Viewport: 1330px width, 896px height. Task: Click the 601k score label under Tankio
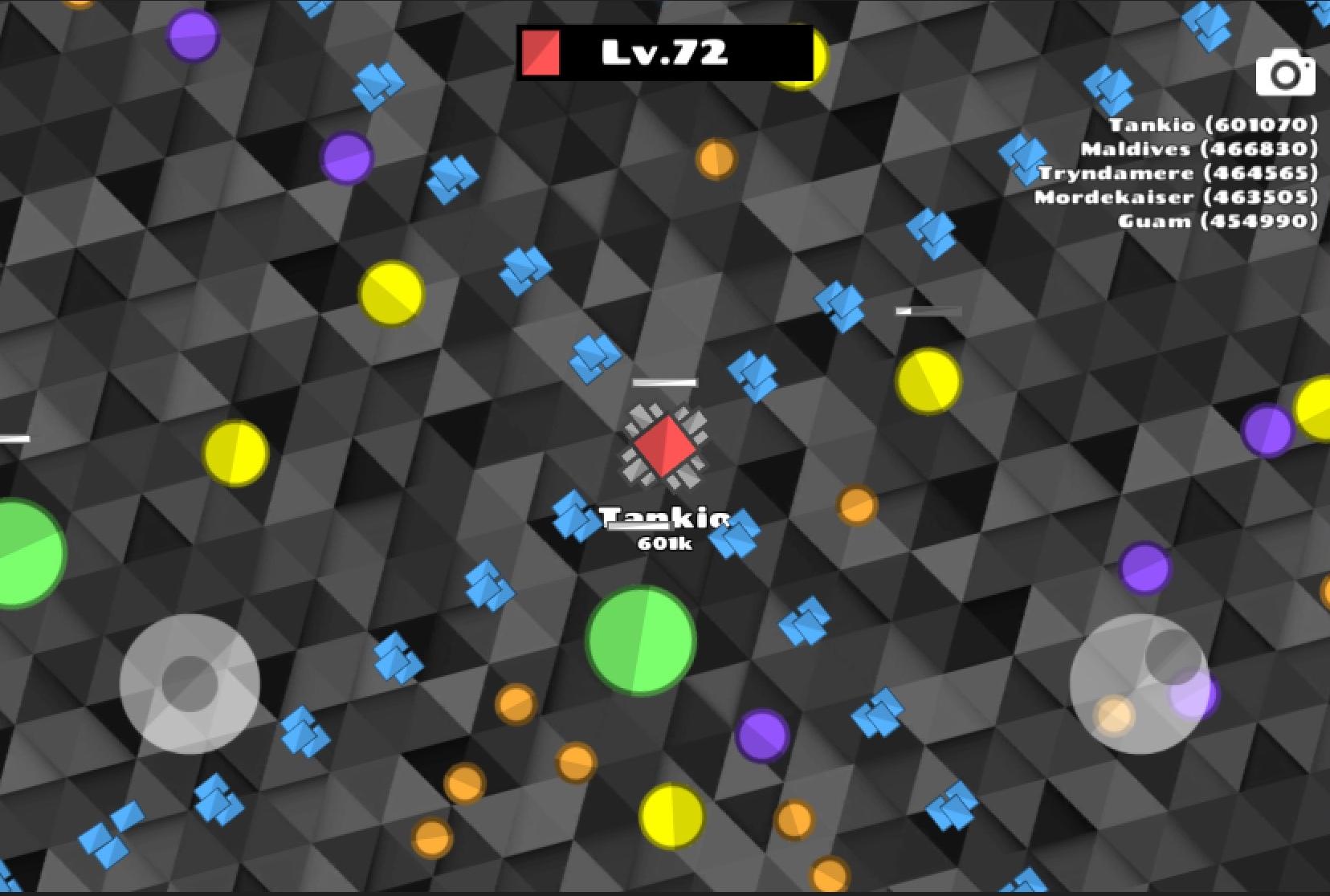click(x=665, y=544)
